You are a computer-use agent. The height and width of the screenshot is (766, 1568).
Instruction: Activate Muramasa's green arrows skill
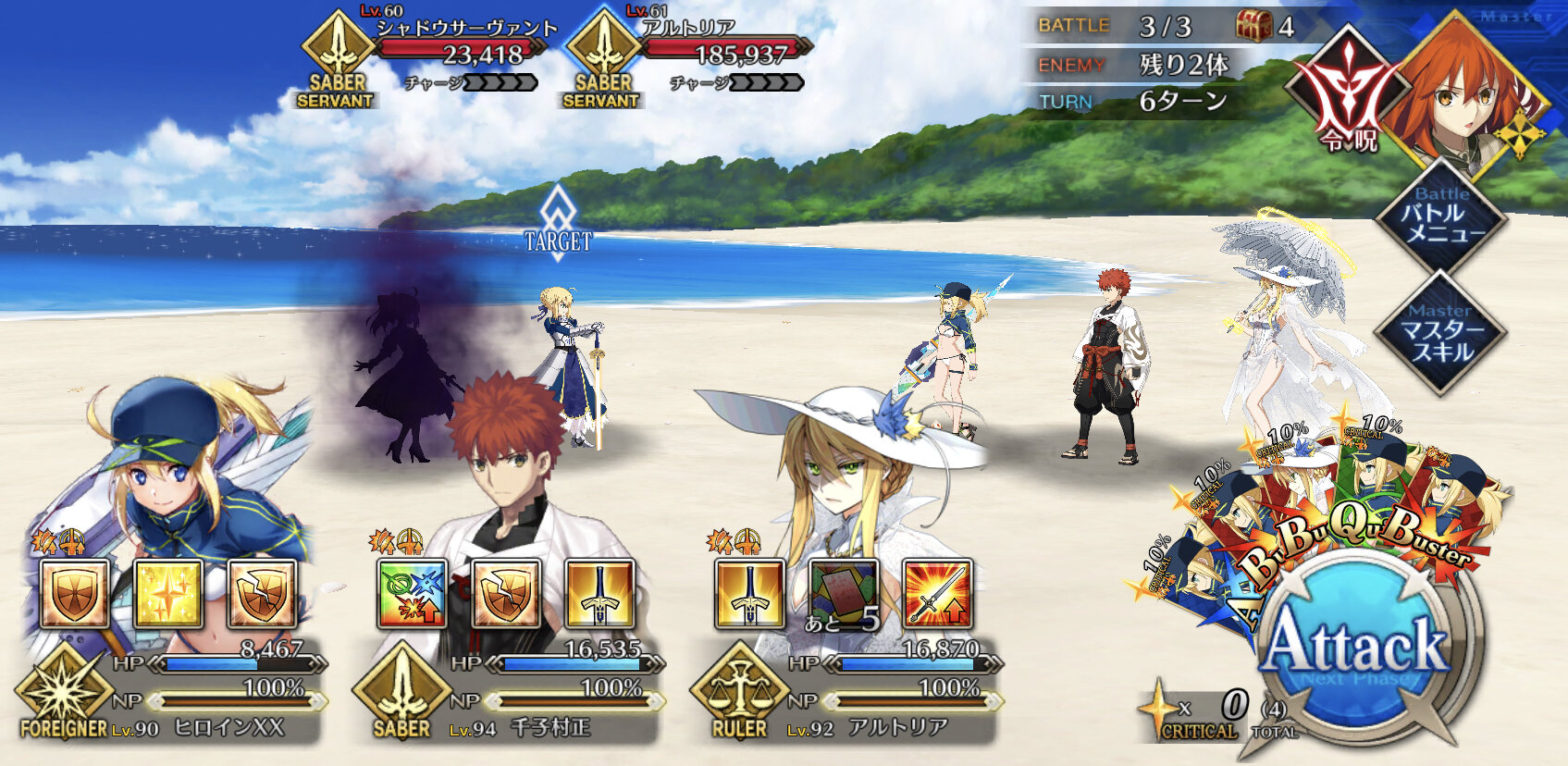(413, 594)
